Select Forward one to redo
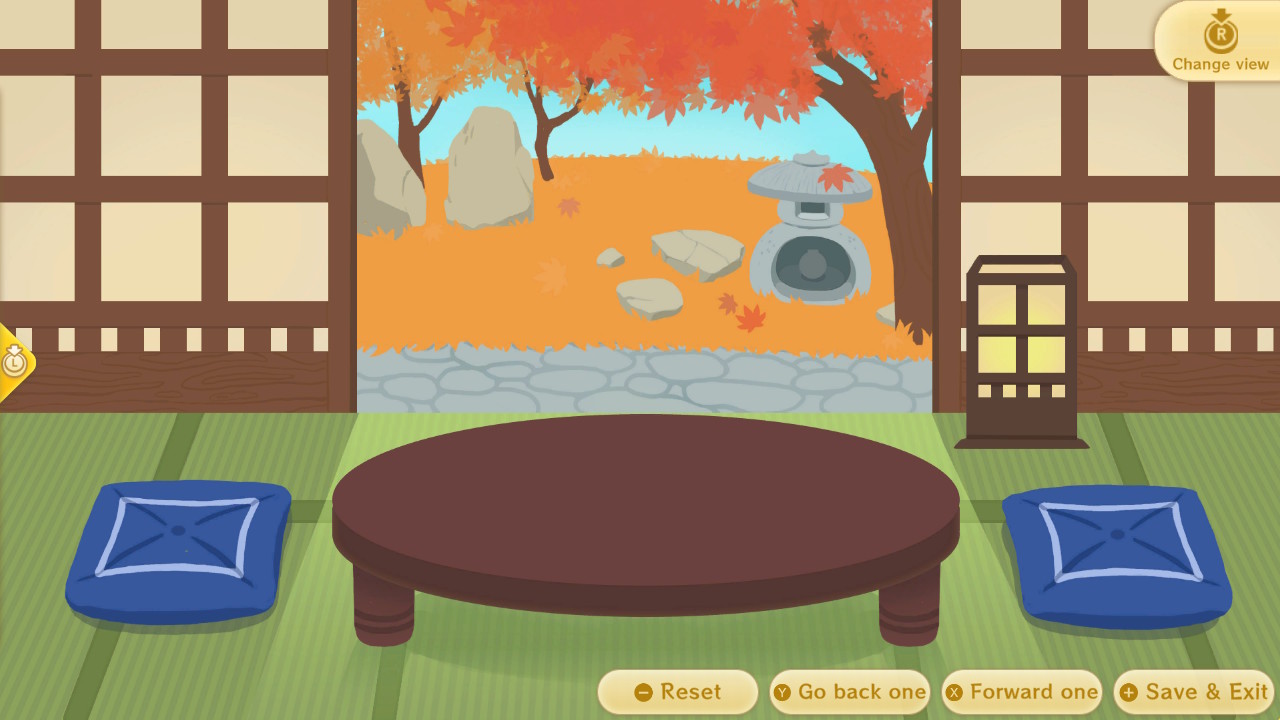The height and width of the screenshot is (720, 1280). (x=1027, y=691)
